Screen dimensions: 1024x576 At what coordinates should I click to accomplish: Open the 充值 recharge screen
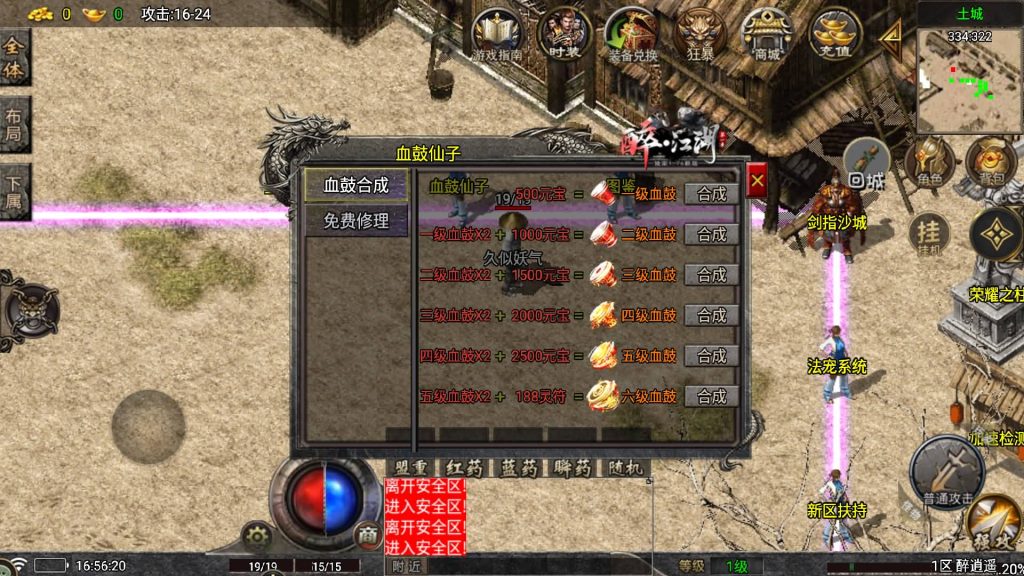tap(836, 35)
